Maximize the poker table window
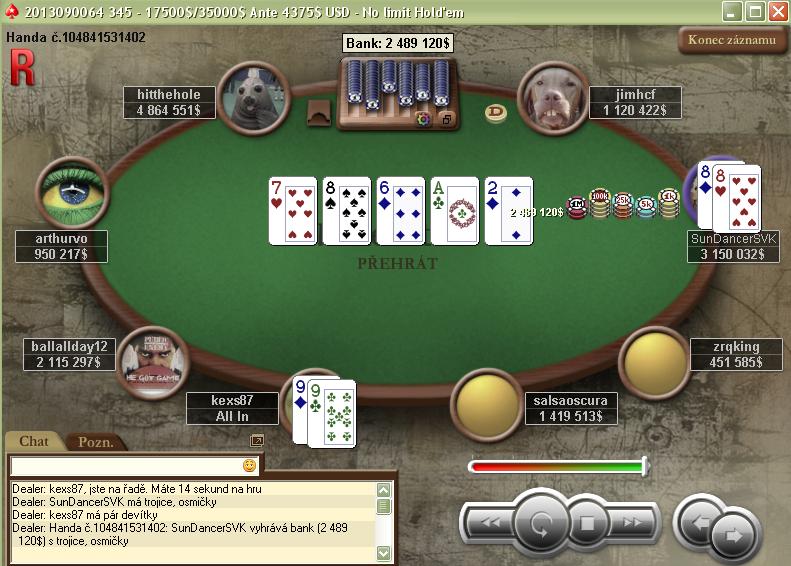Screen dimensions: 791x566 [x=756, y=11]
